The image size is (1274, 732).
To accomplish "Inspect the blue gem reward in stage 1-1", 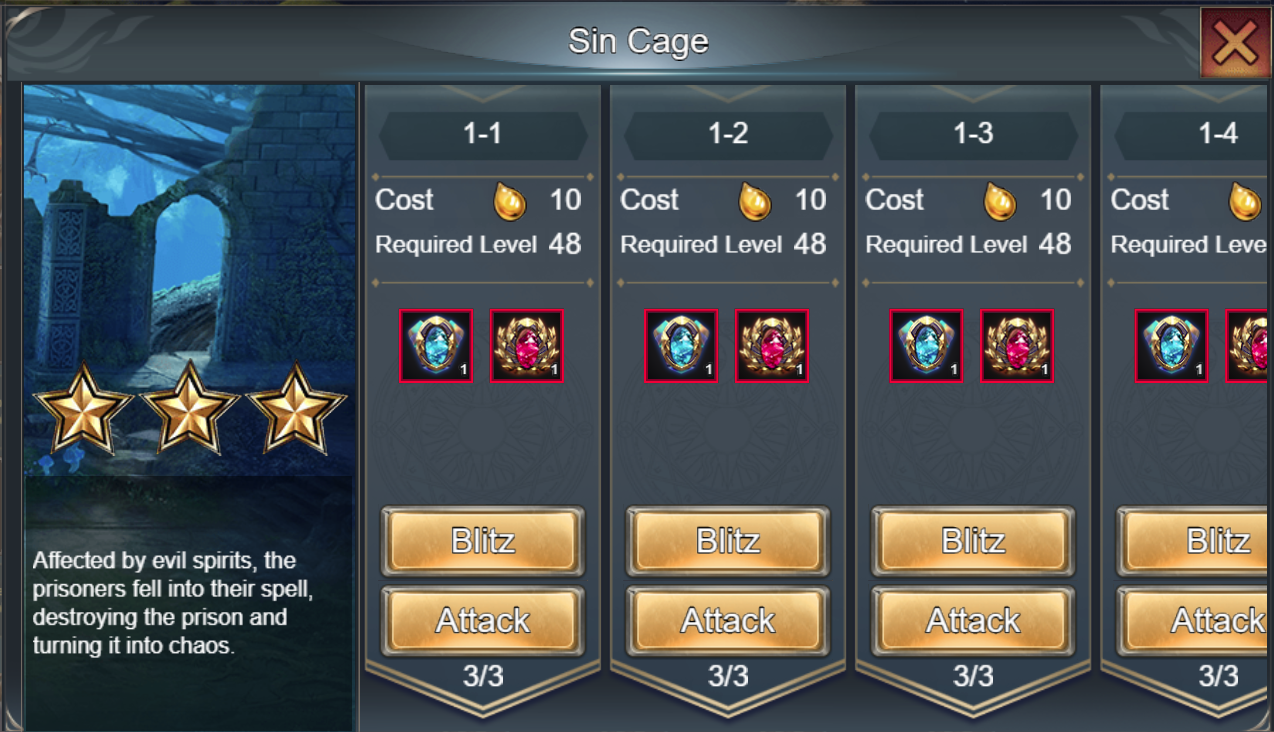I will [436, 346].
